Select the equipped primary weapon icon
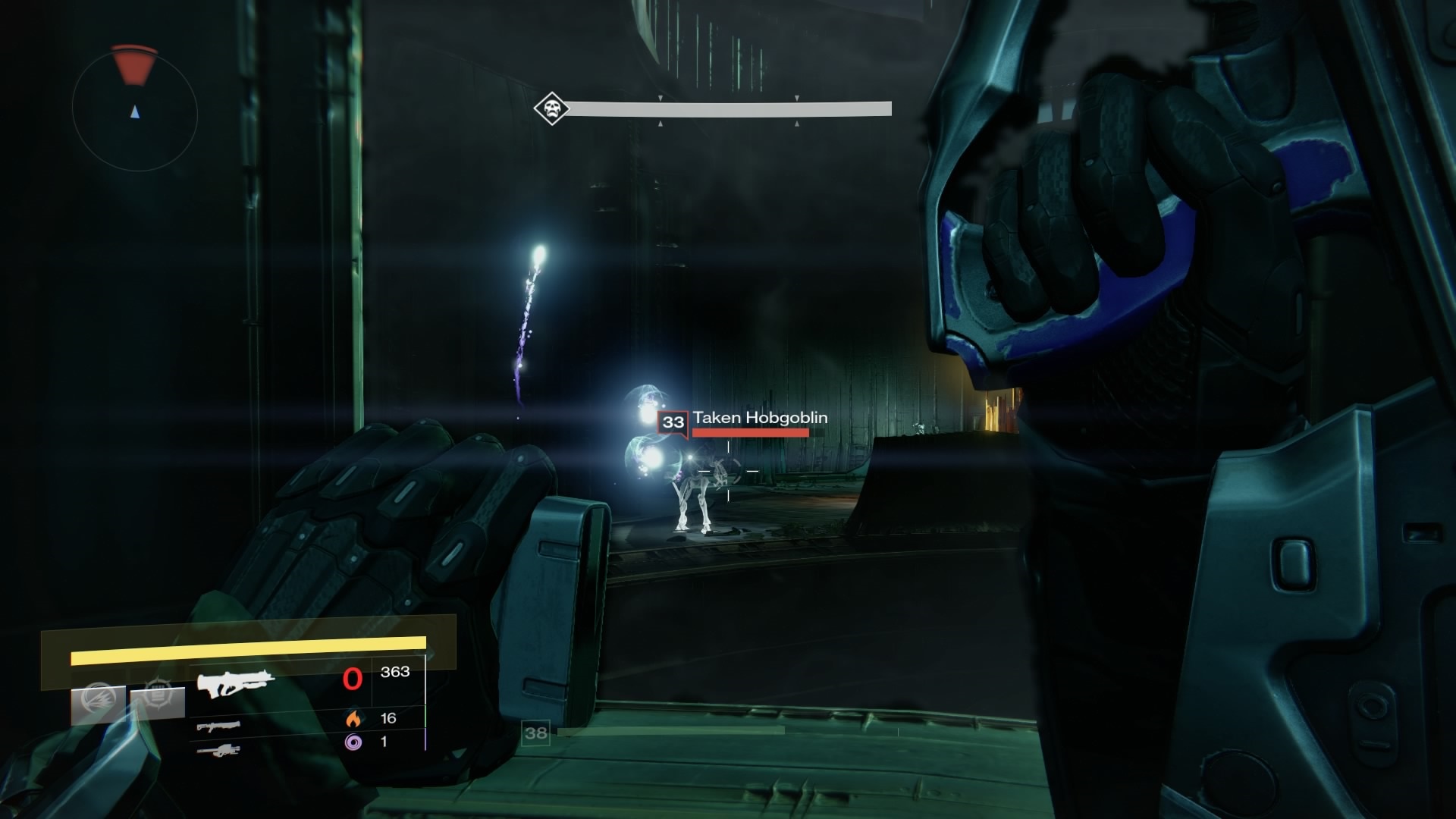Viewport: 1456px width, 819px height. click(235, 683)
